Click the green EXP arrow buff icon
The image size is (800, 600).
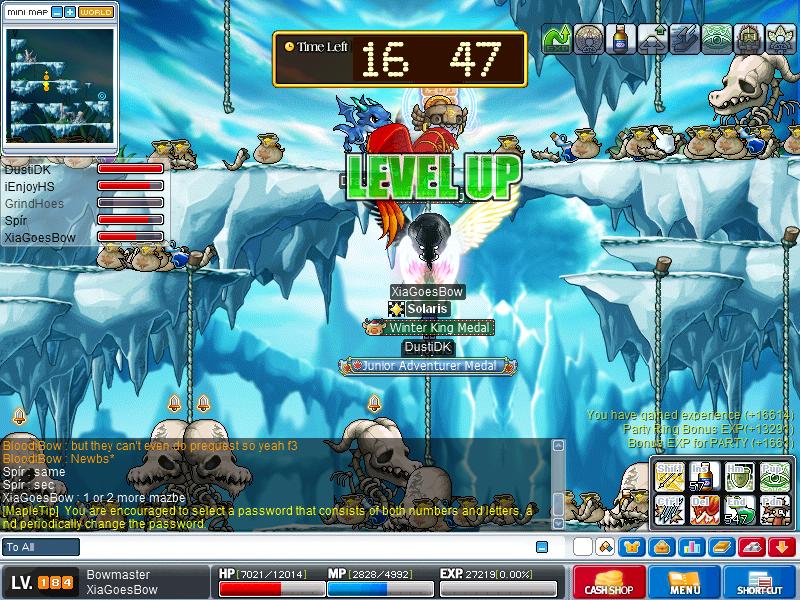tap(556, 40)
